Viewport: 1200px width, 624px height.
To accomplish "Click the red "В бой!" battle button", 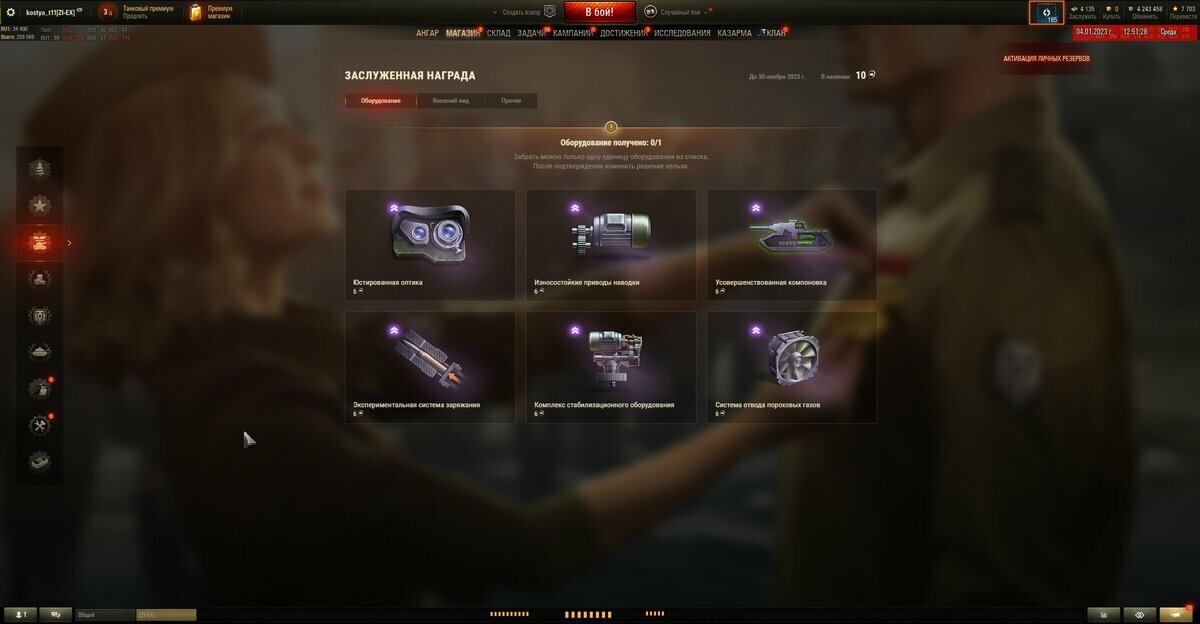I will click(600, 12).
